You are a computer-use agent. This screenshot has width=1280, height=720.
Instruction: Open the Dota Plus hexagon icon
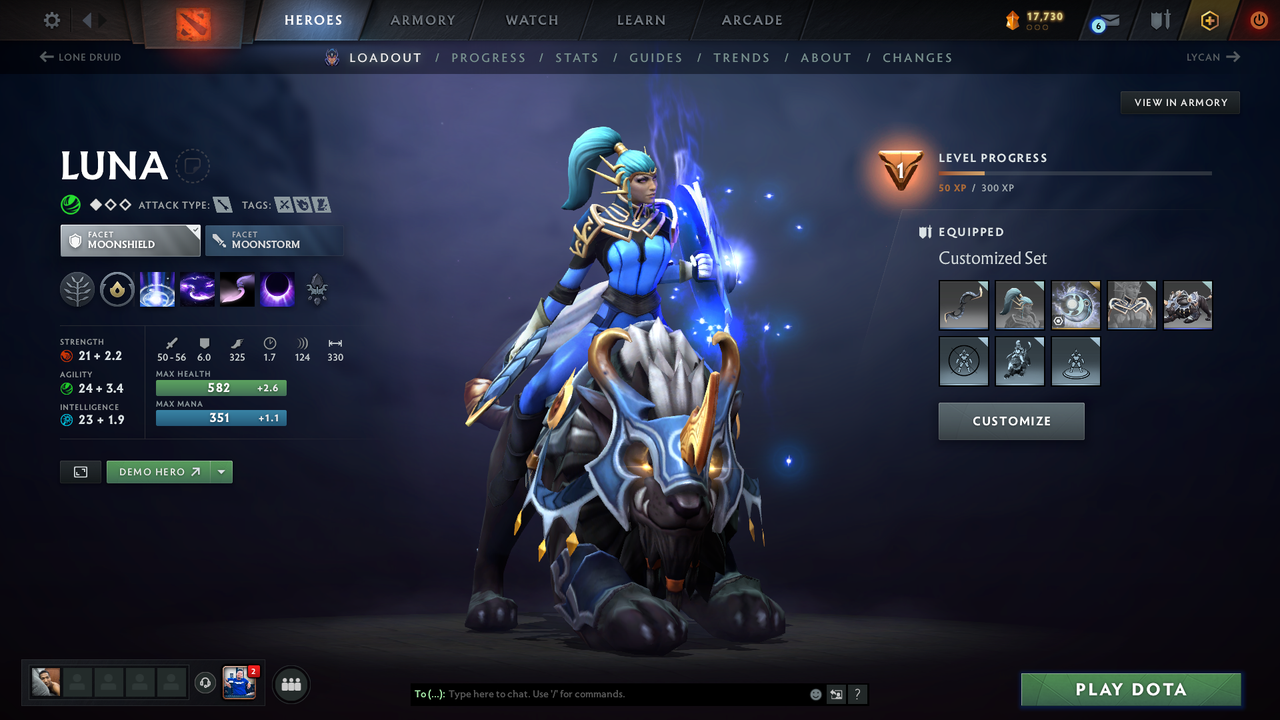pyautogui.click(x=1209, y=20)
